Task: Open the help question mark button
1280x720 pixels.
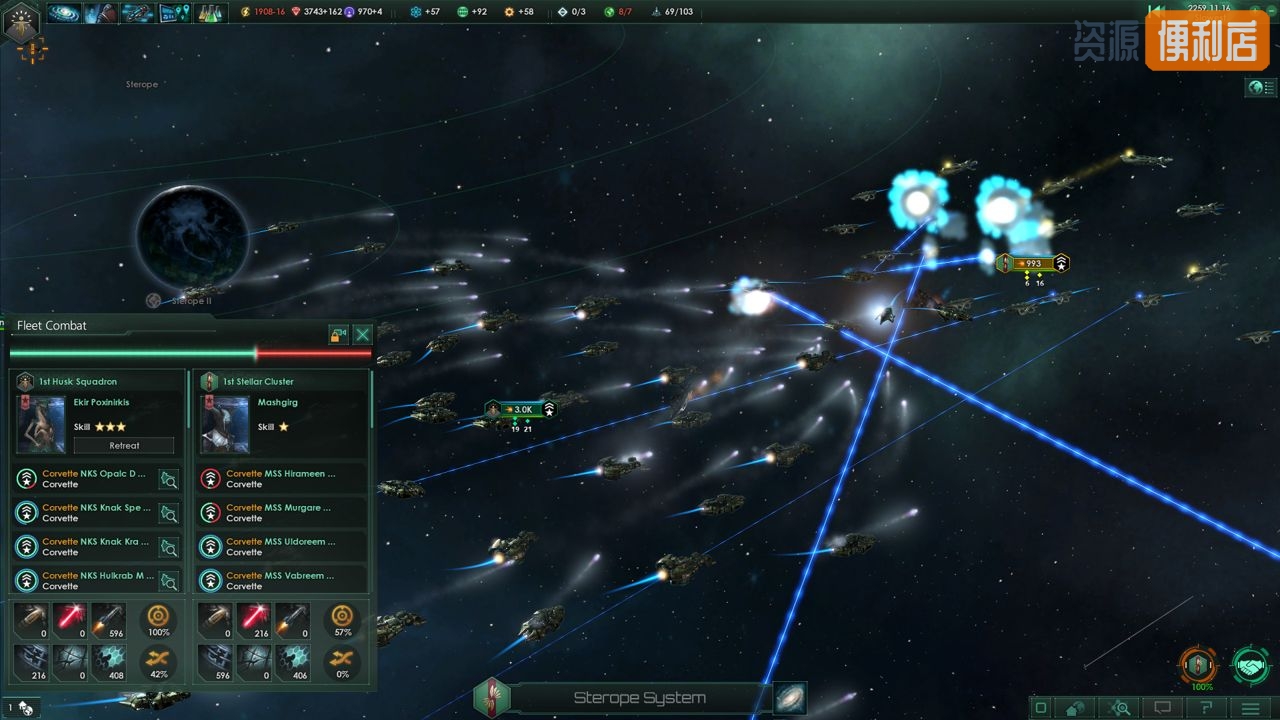Action: click(x=1206, y=708)
